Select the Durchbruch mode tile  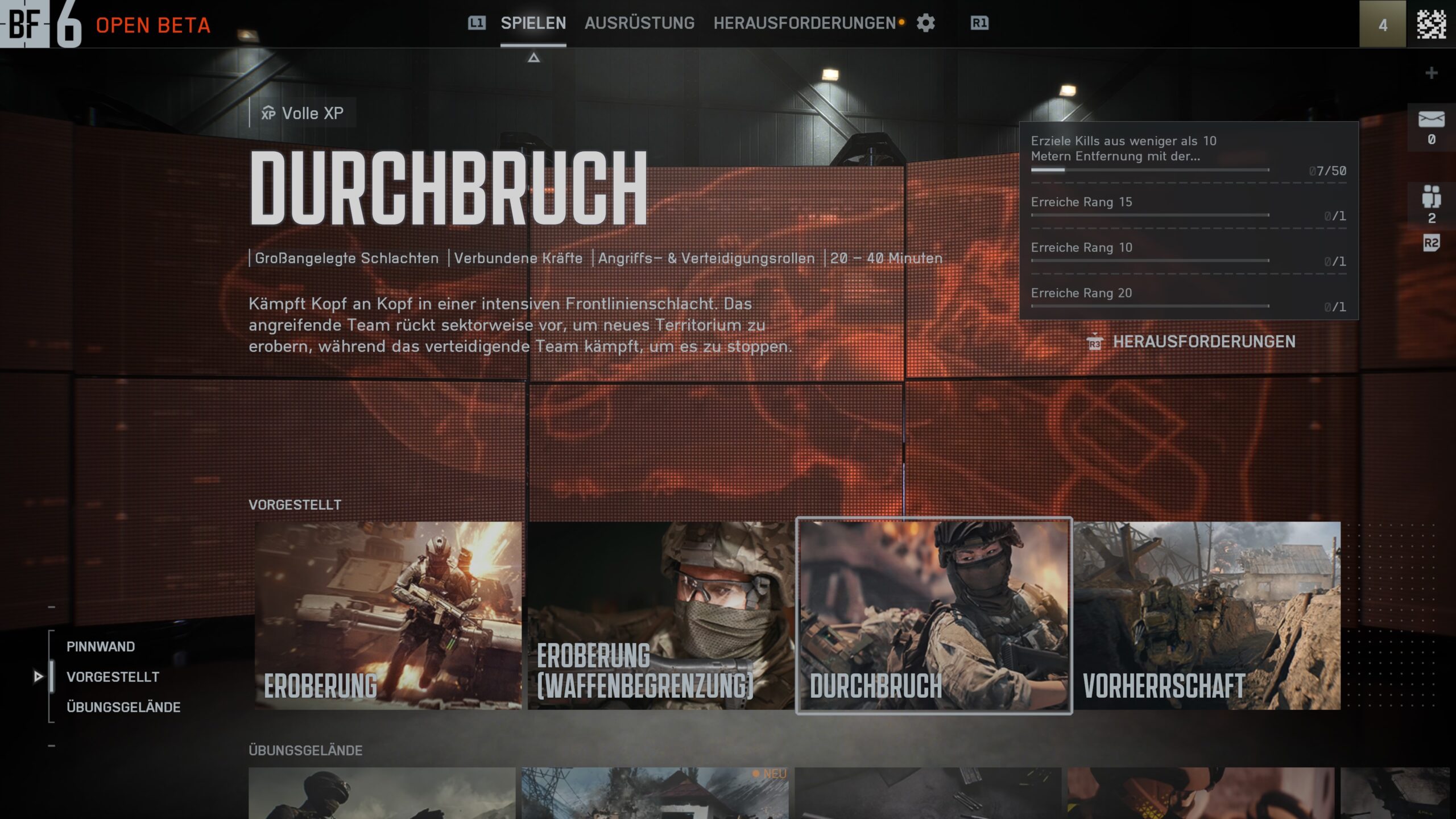tap(934, 615)
